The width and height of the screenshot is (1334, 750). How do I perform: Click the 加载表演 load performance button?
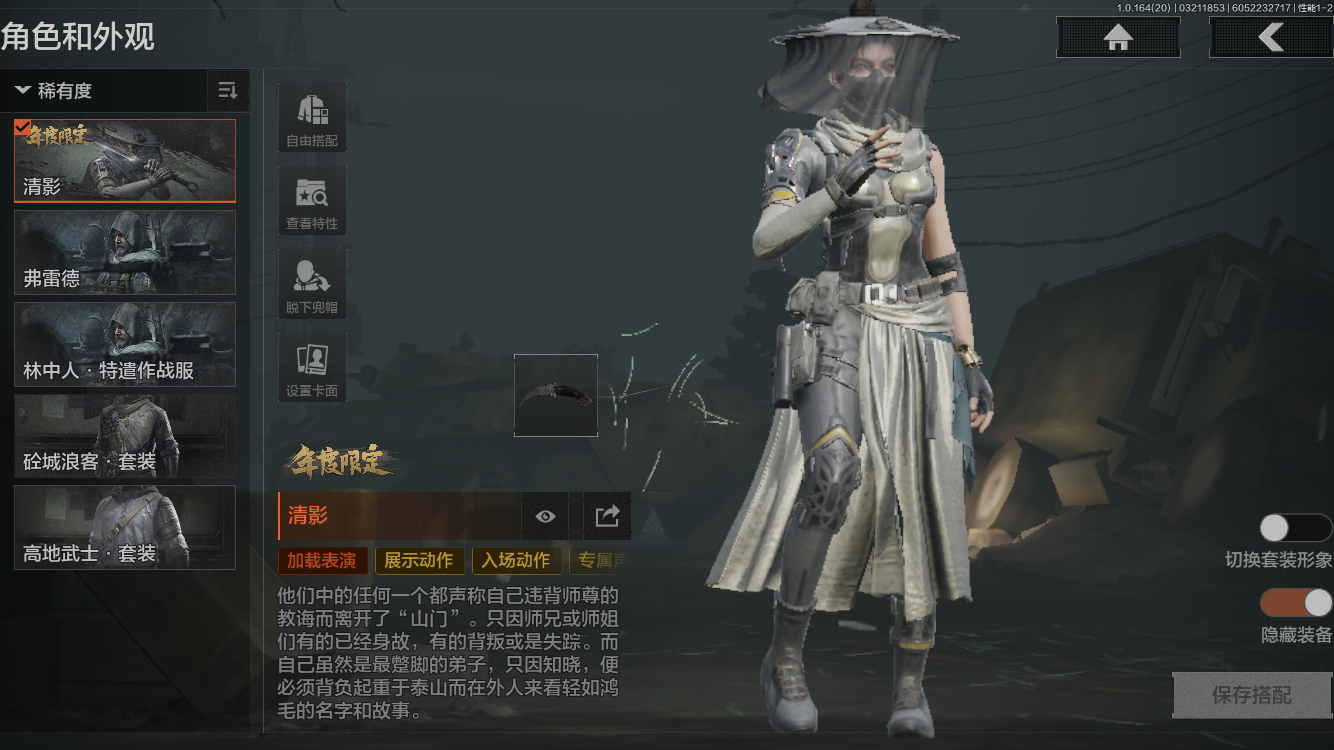click(322, 560)
